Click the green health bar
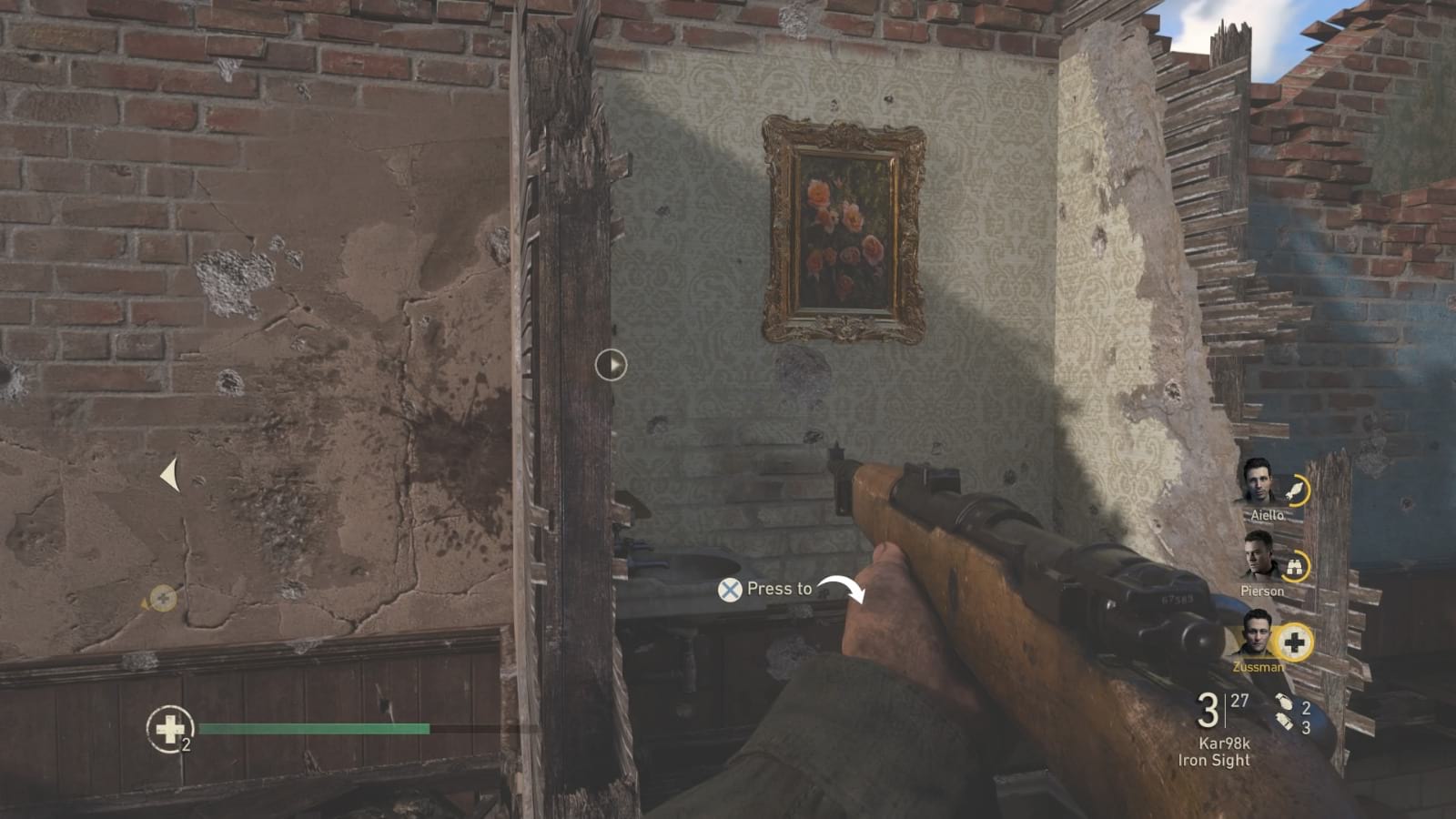 click(314, 729)
